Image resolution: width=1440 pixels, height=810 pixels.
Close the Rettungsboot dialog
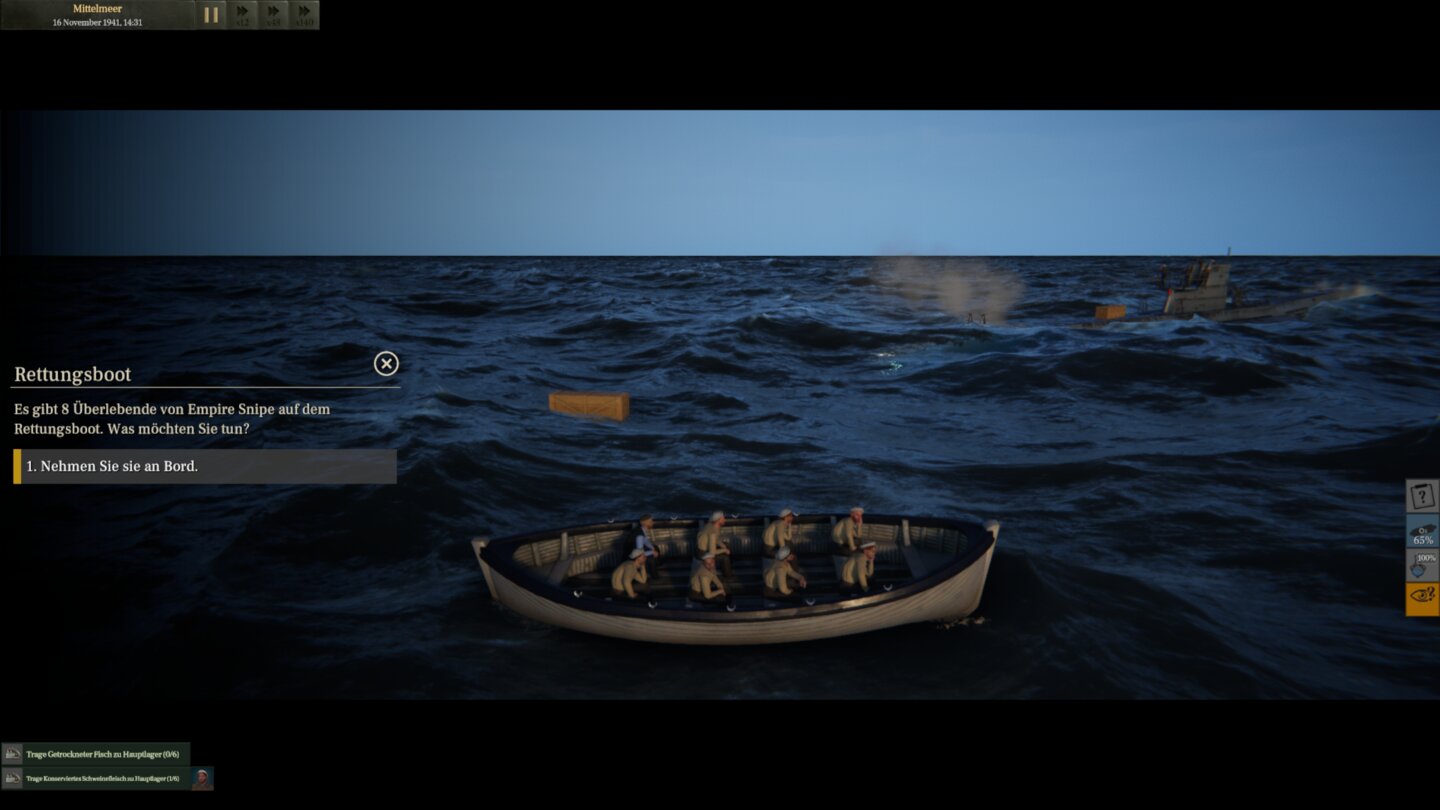386,363
